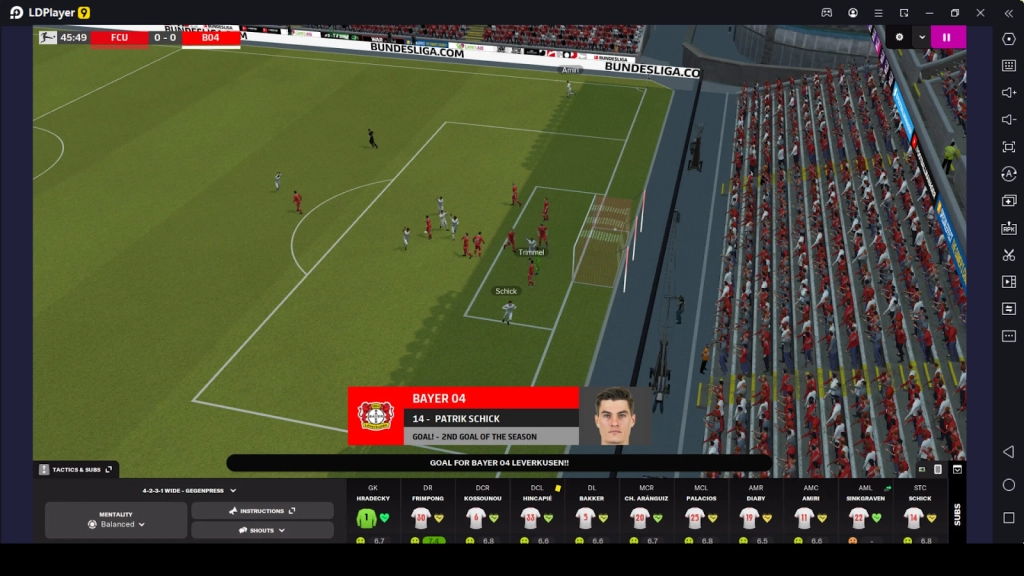Expand the dropdown arrow beside the gear
The image size is (1024, 576).
tap(921, 37)
